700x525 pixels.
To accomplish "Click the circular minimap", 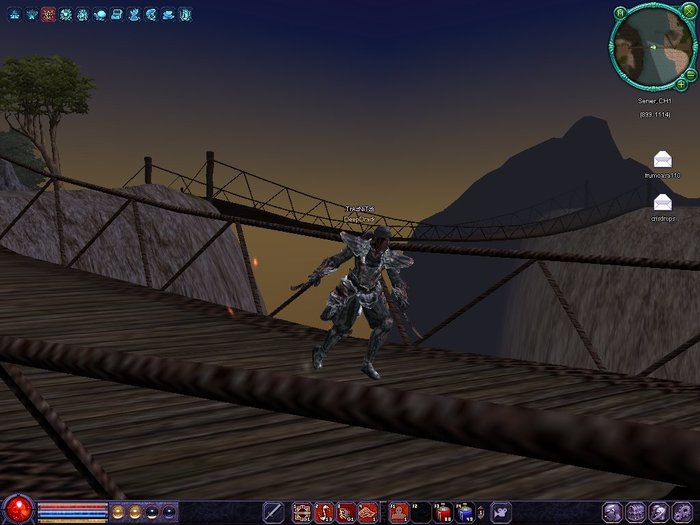I will (x=652, y=47).
